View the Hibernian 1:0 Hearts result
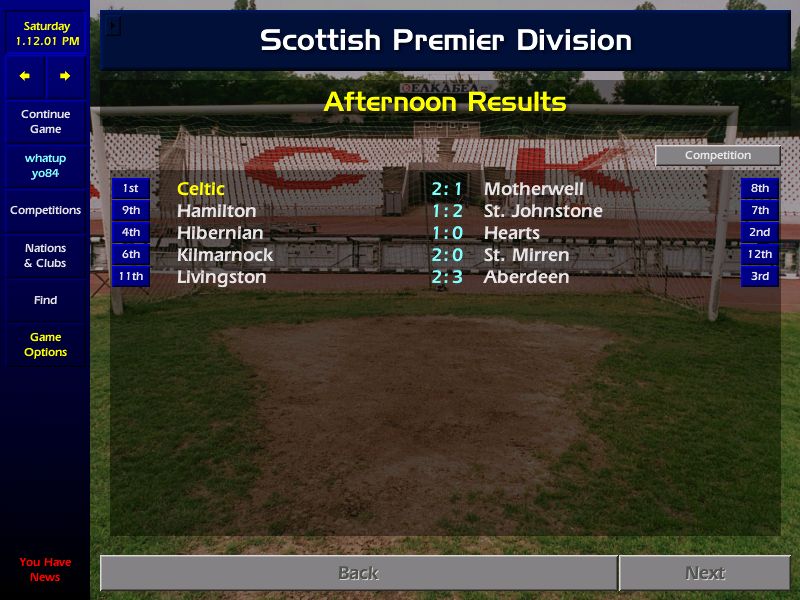 (447, 233)
